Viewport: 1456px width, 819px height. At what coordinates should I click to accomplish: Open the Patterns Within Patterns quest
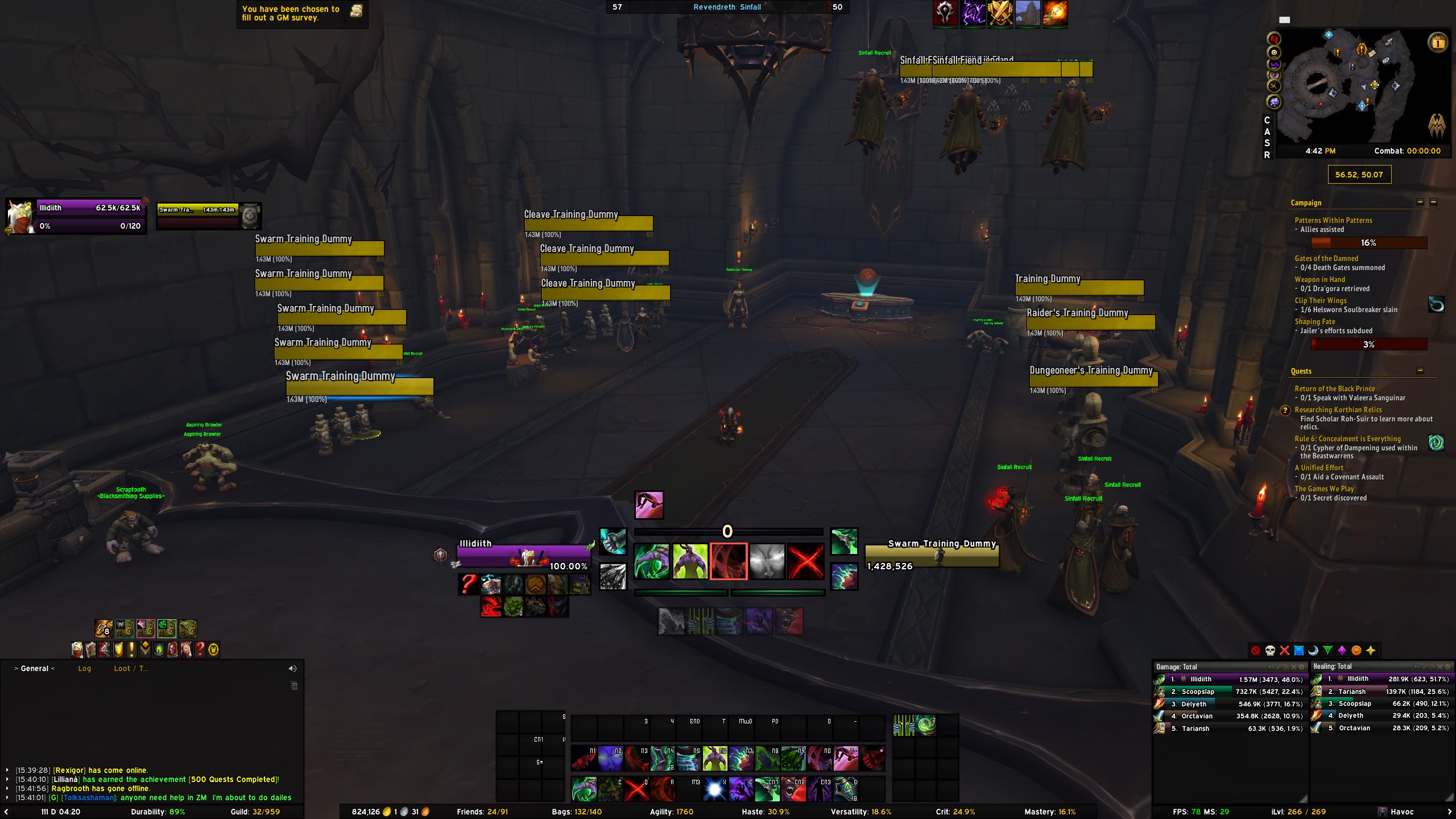pyautogui.click(x=1333, y=220)
